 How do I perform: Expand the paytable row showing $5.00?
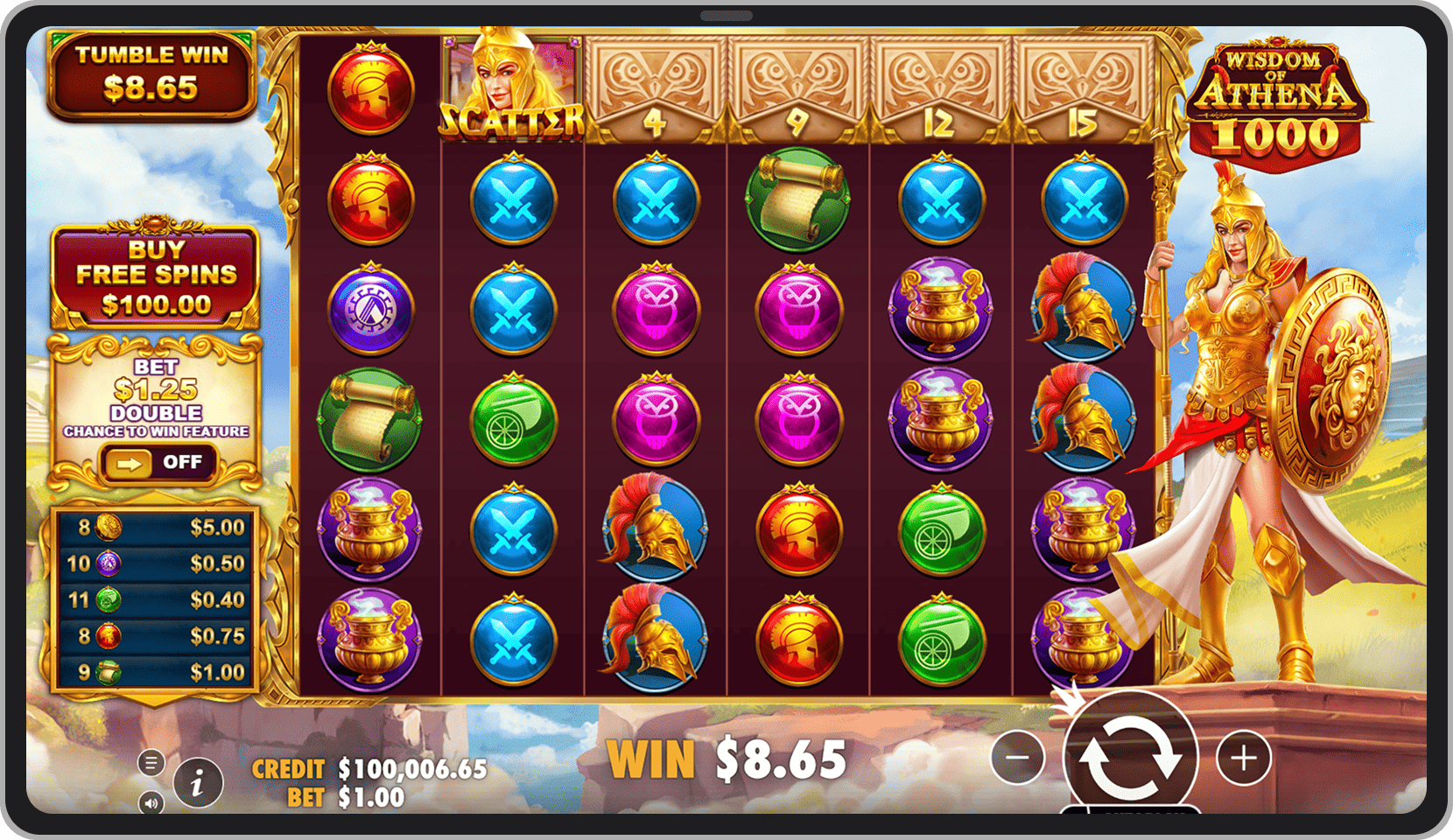coord(154,527)
